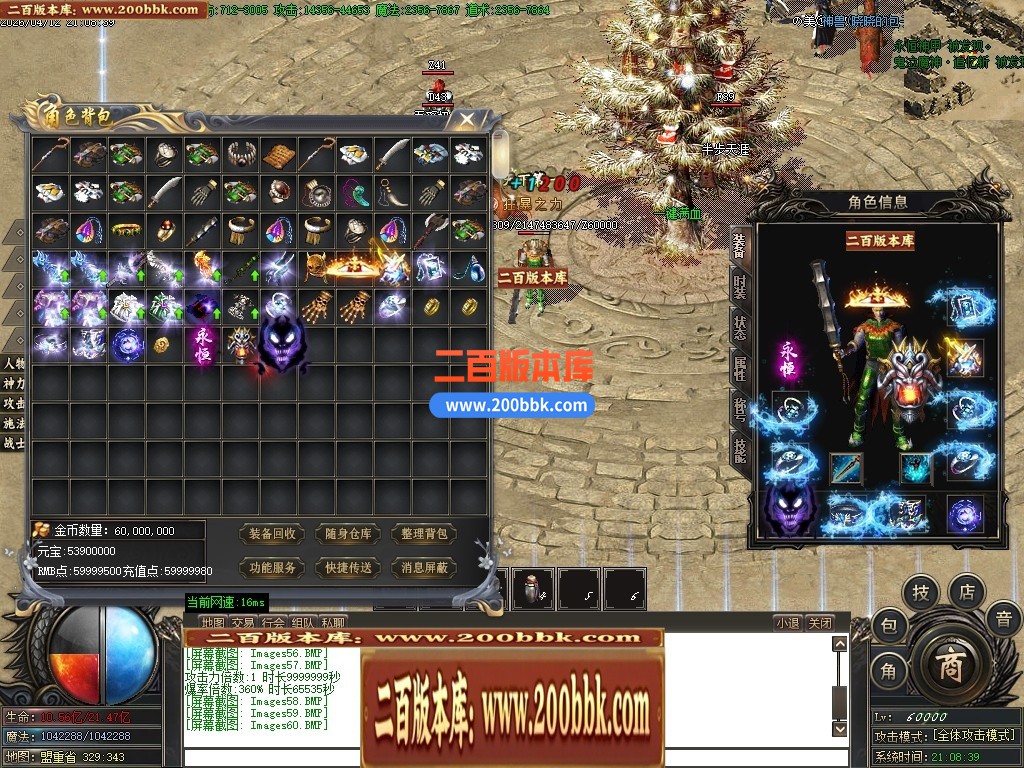Sort the bag with 整理背包
The image size is (1024, 768).
(x=424, y=534)
